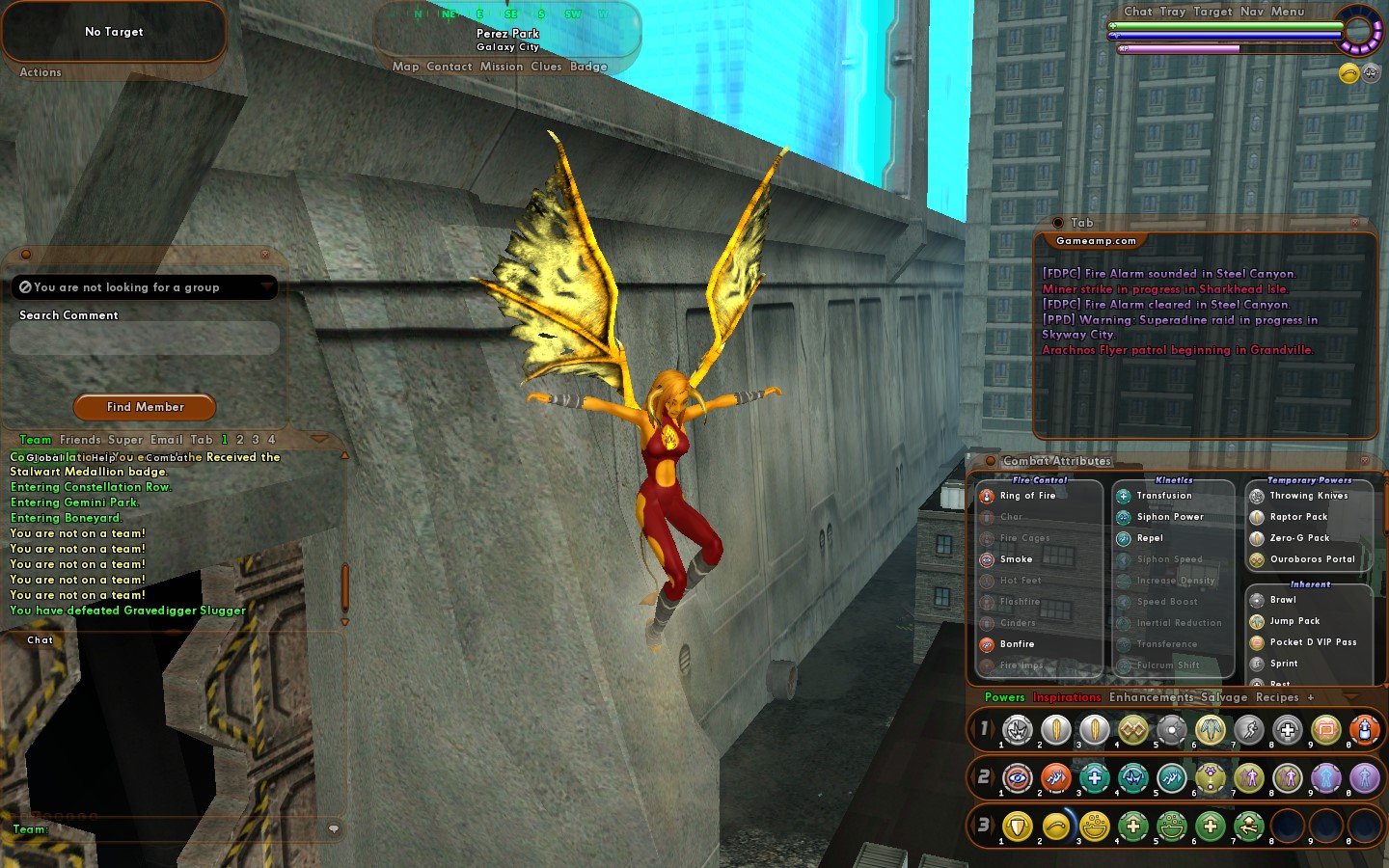This screenshot has height=868, width=1389.
Task: Show the Mission panel
Action: 502,67
